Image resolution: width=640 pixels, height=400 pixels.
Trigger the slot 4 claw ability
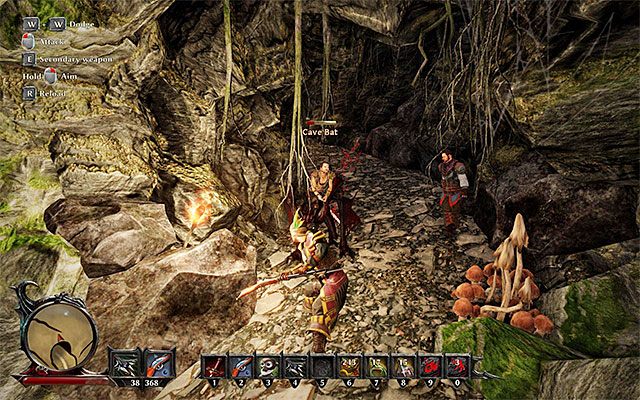[x=295, y=367]
